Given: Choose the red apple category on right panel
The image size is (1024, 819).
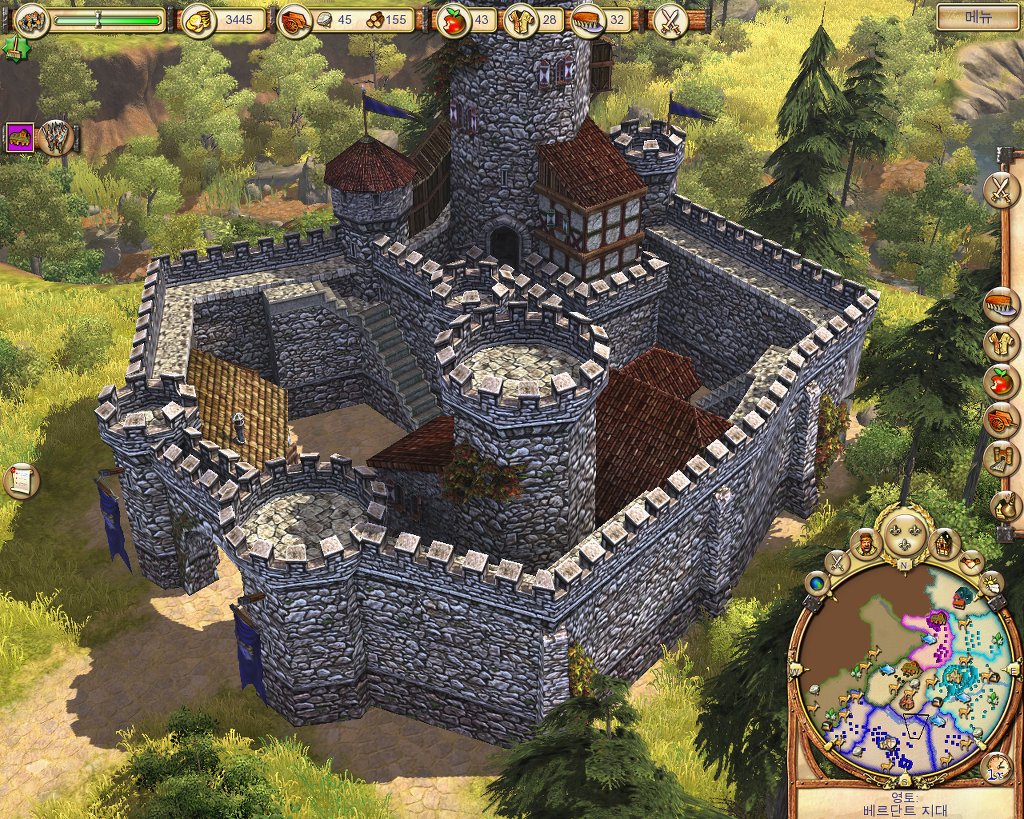Looking at the screenshot, I should 998,381.
